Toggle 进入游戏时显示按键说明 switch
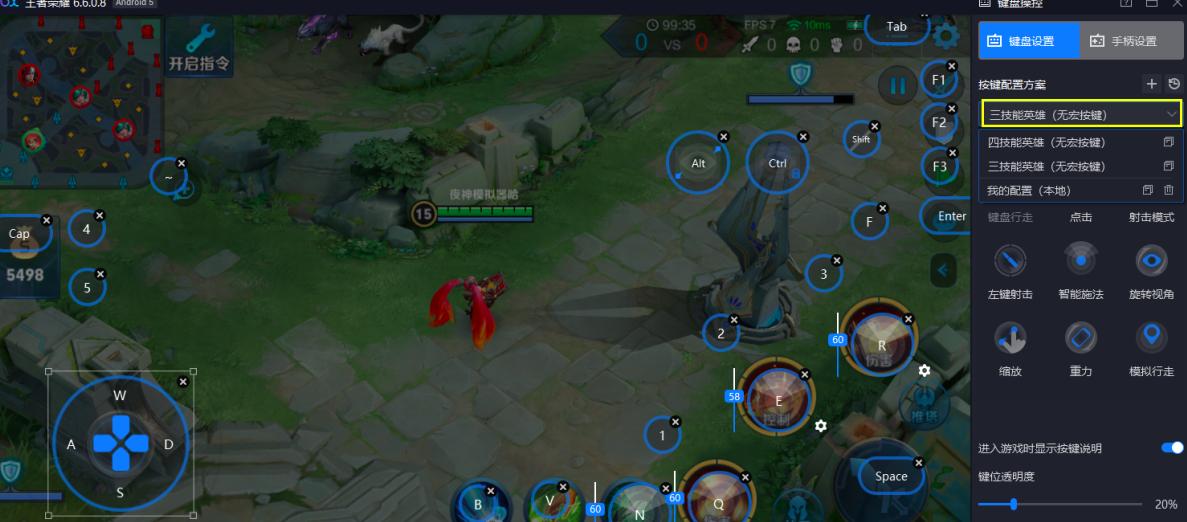The width and height of the screenshot is (1187, 522). coord(1171,448)
